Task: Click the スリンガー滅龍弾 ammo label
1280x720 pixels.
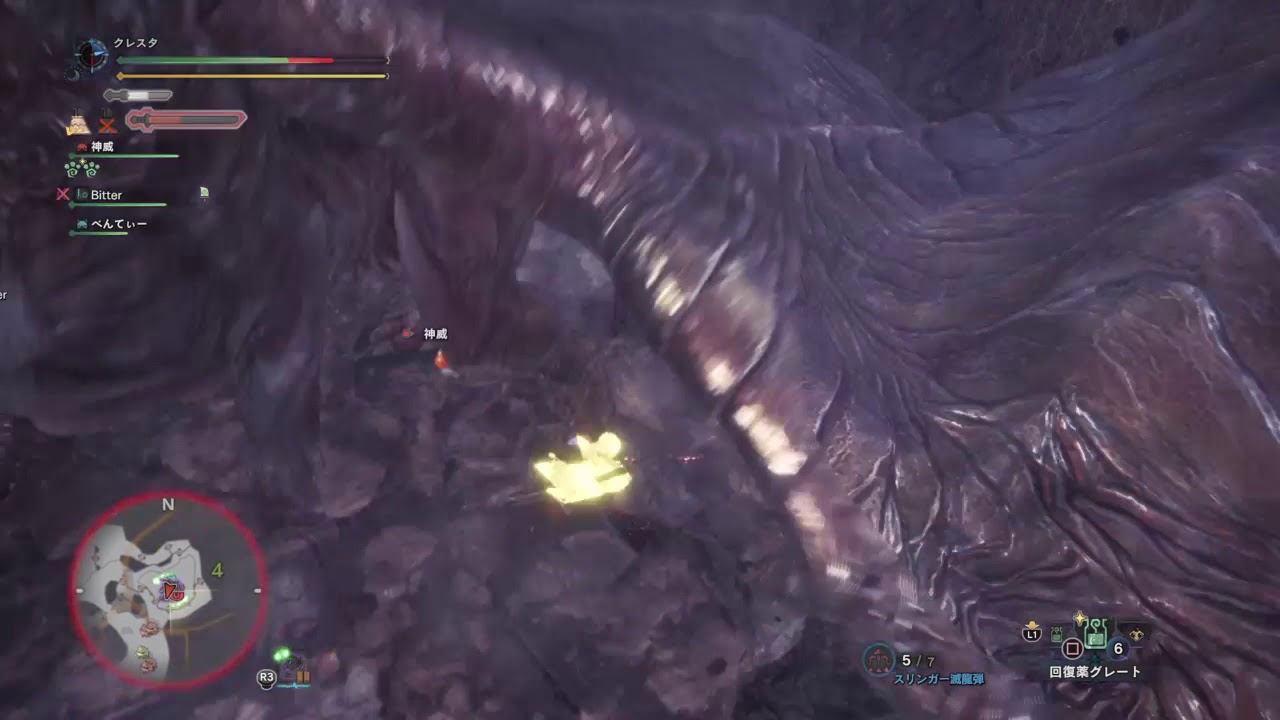Action: 940,677
